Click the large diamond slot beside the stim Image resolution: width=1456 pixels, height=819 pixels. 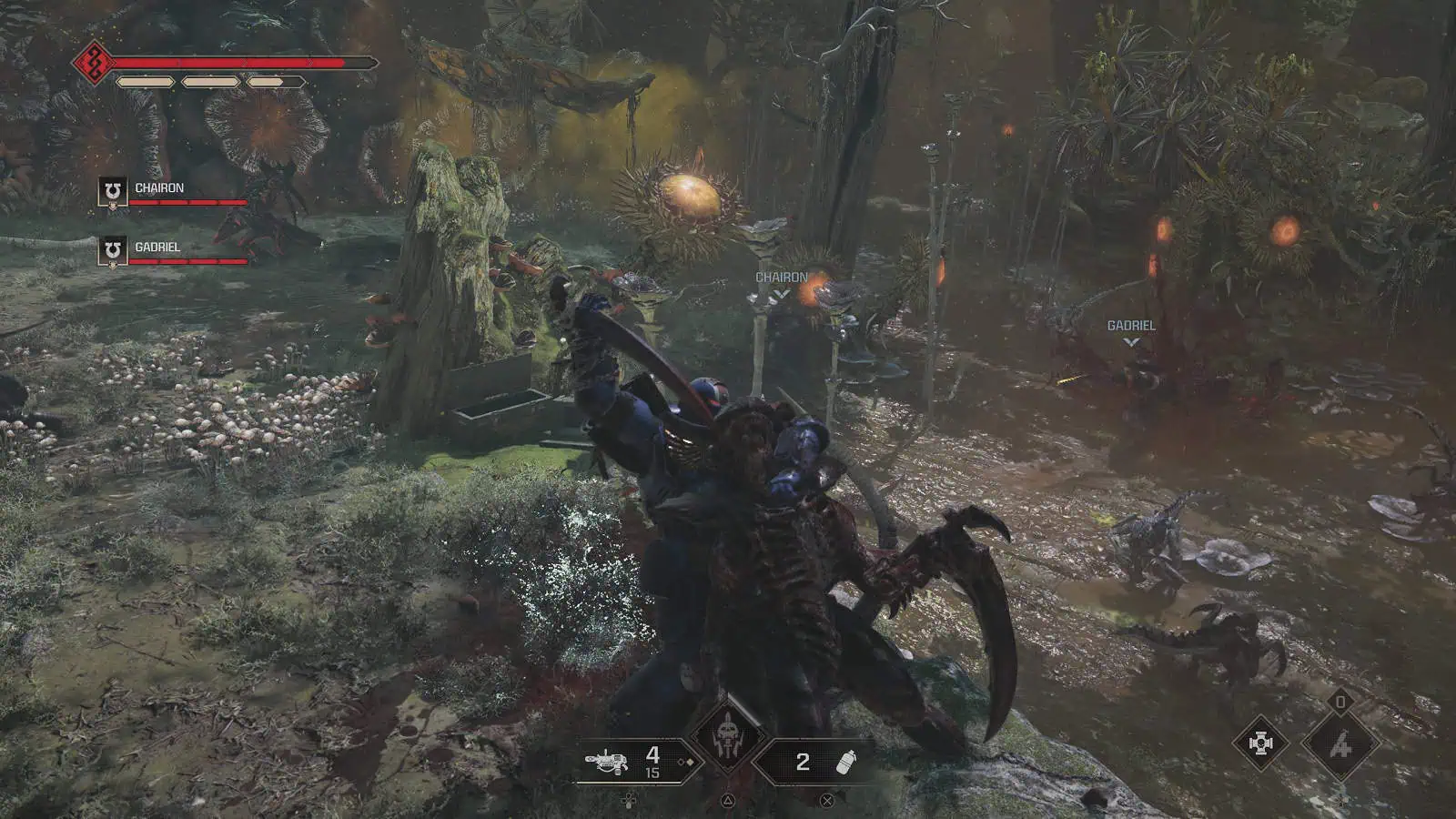[x=1340, y=744]
